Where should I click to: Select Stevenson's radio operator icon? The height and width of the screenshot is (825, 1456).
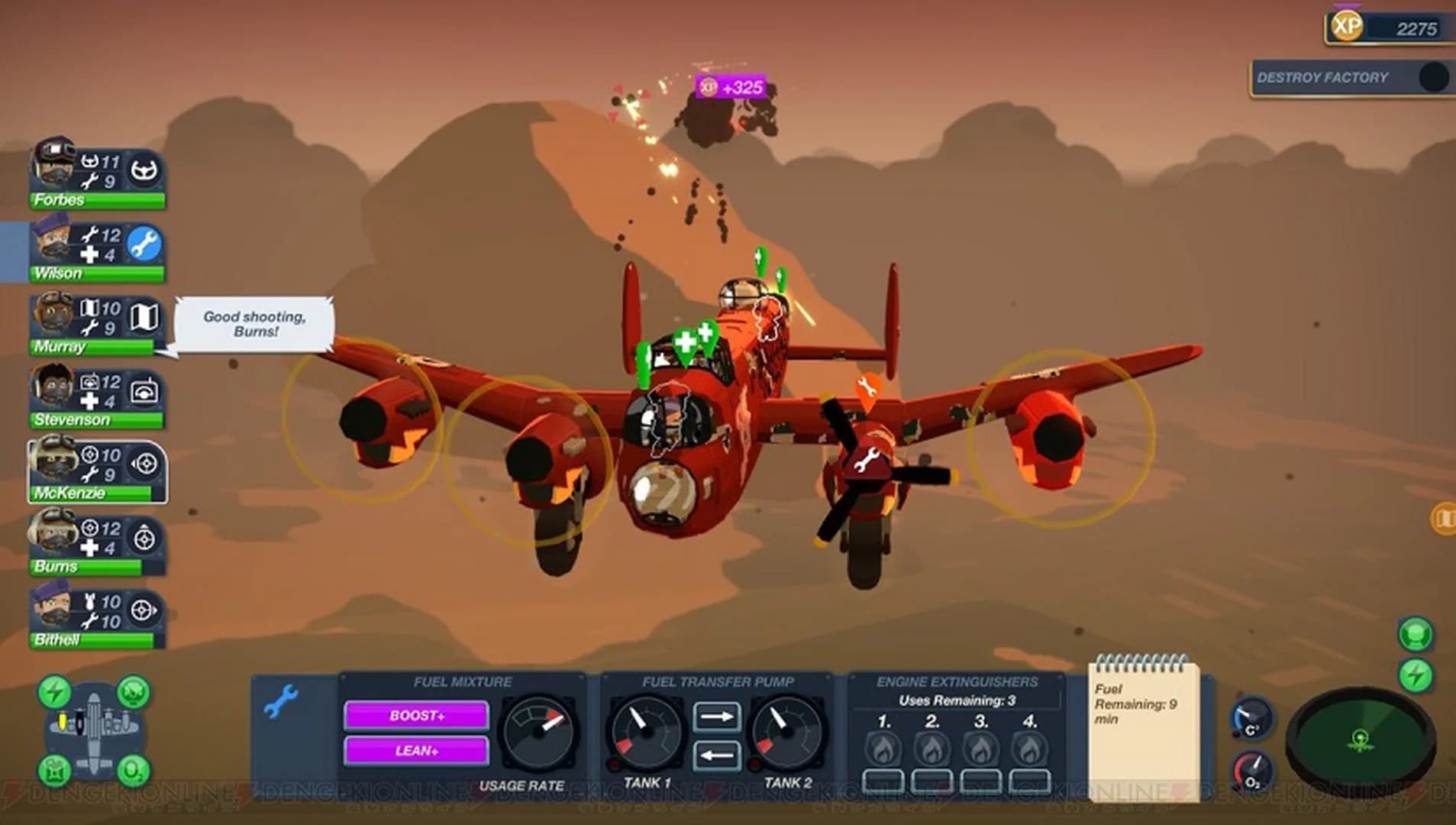[145, 390]
